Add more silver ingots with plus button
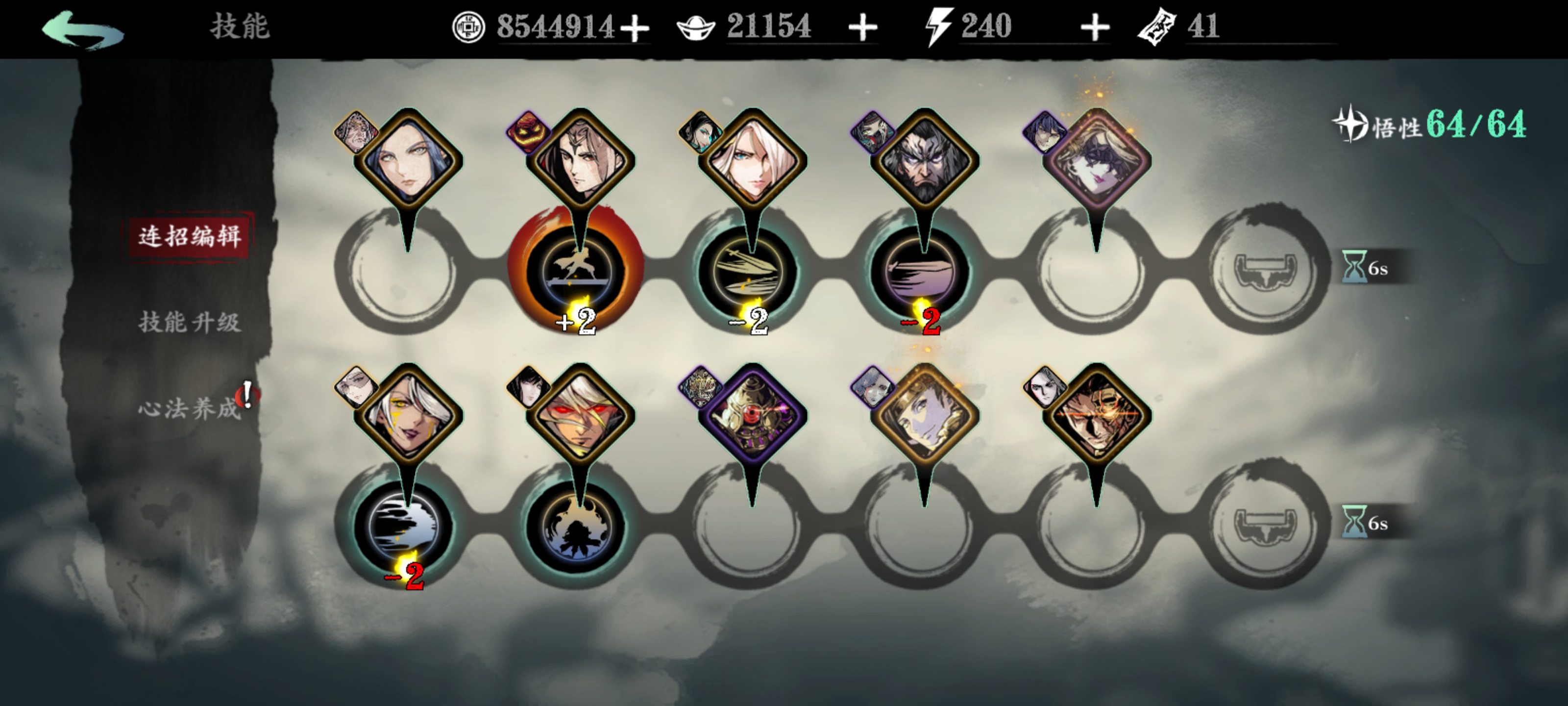1568x706 pixels. pos(862,28)
